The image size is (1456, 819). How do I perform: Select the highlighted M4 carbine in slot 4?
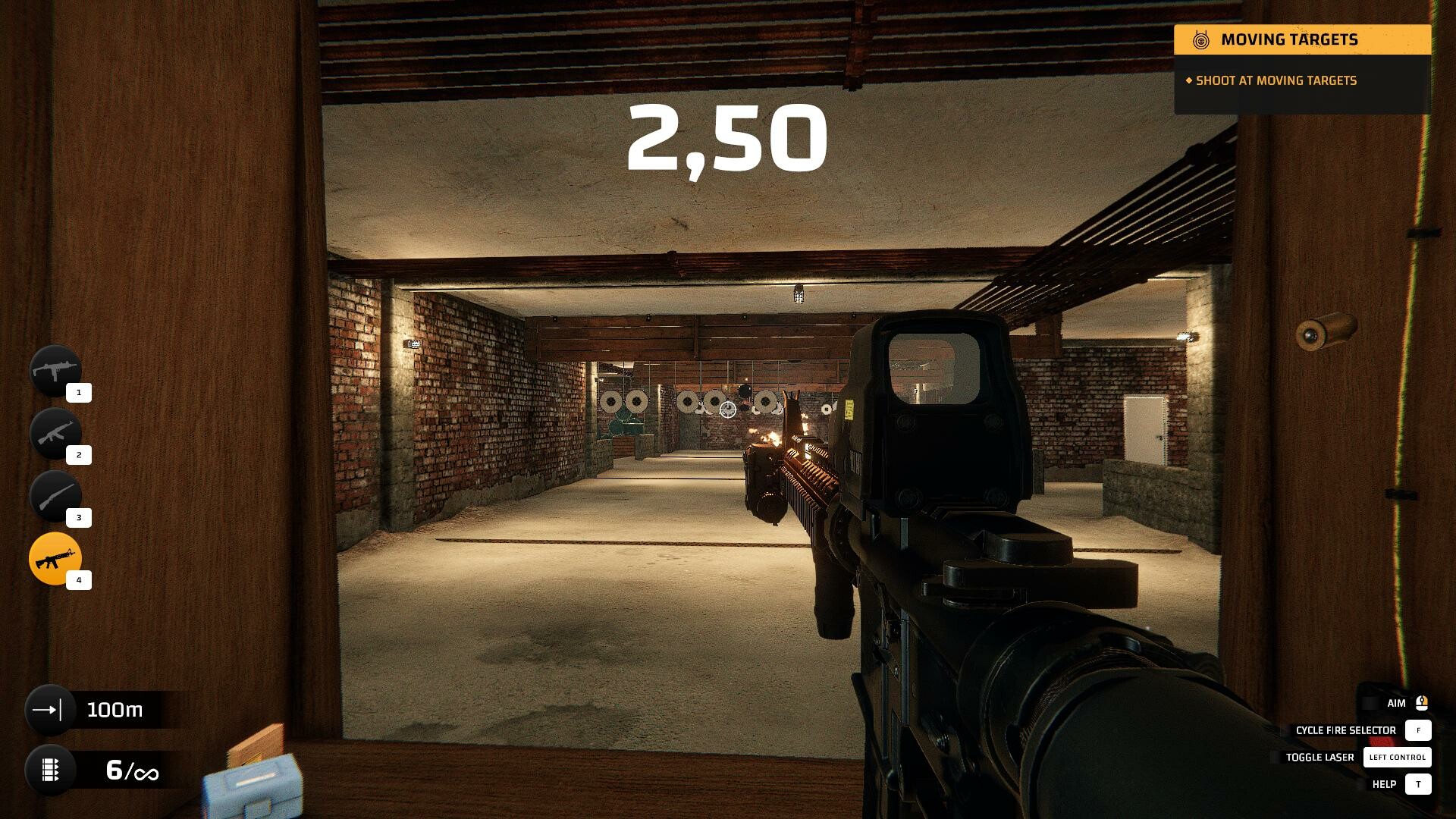(57, 557)
